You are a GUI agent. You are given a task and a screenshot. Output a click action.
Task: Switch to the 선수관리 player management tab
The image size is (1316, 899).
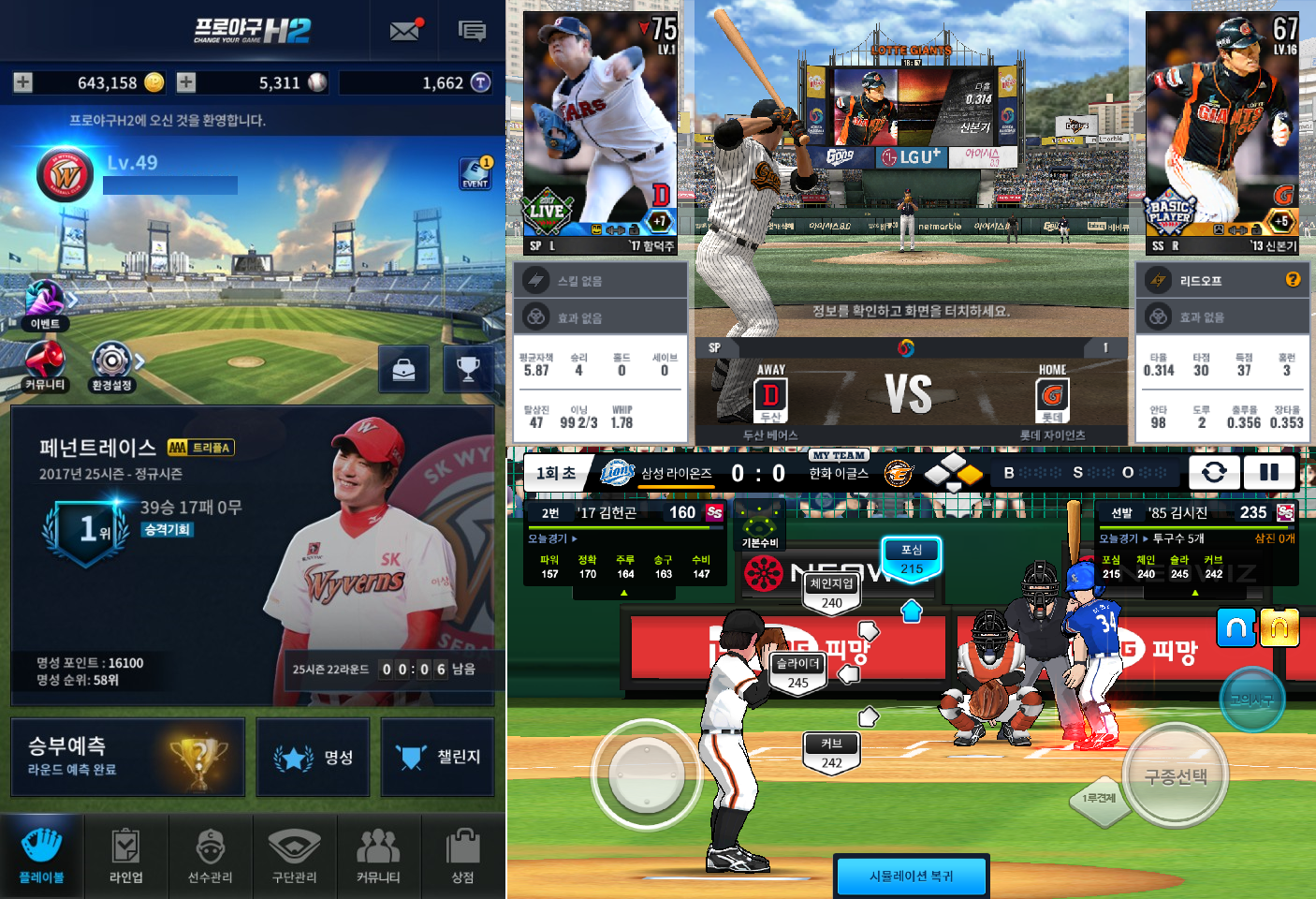coord(211,856)
